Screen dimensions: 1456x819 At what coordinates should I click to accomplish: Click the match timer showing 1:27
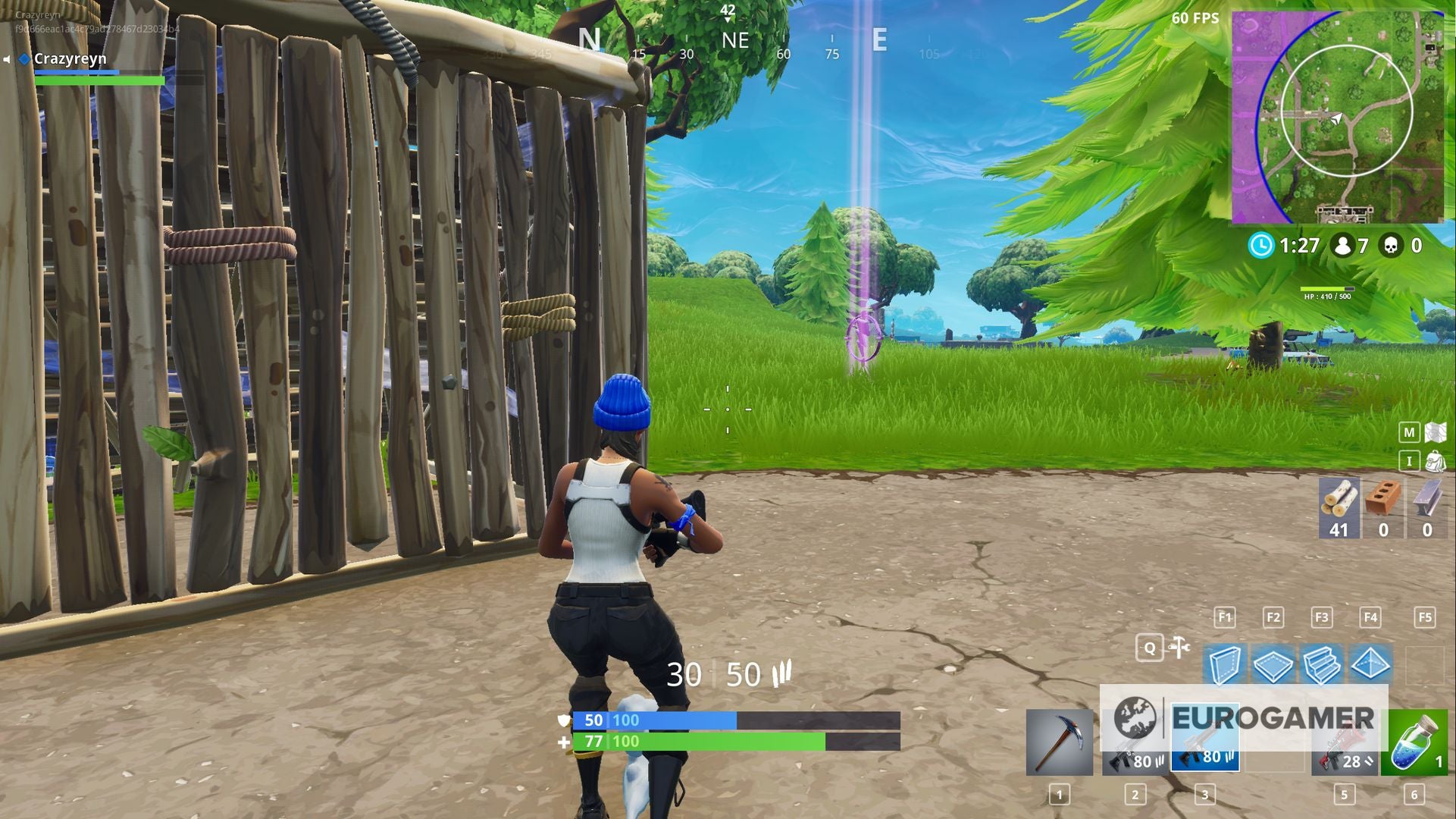[x=1288, y=244]
